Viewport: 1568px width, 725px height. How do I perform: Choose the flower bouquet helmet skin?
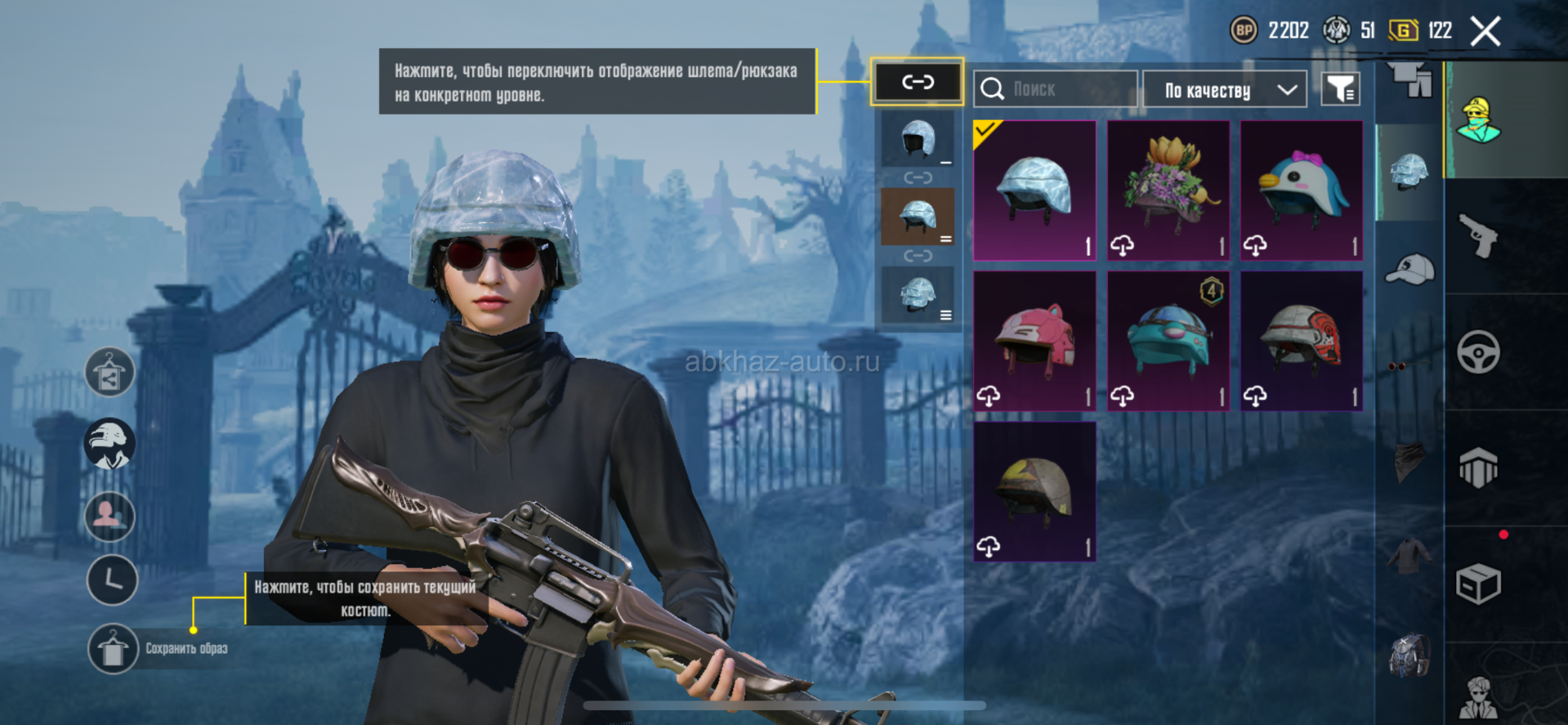click(x=1168, y=190)
